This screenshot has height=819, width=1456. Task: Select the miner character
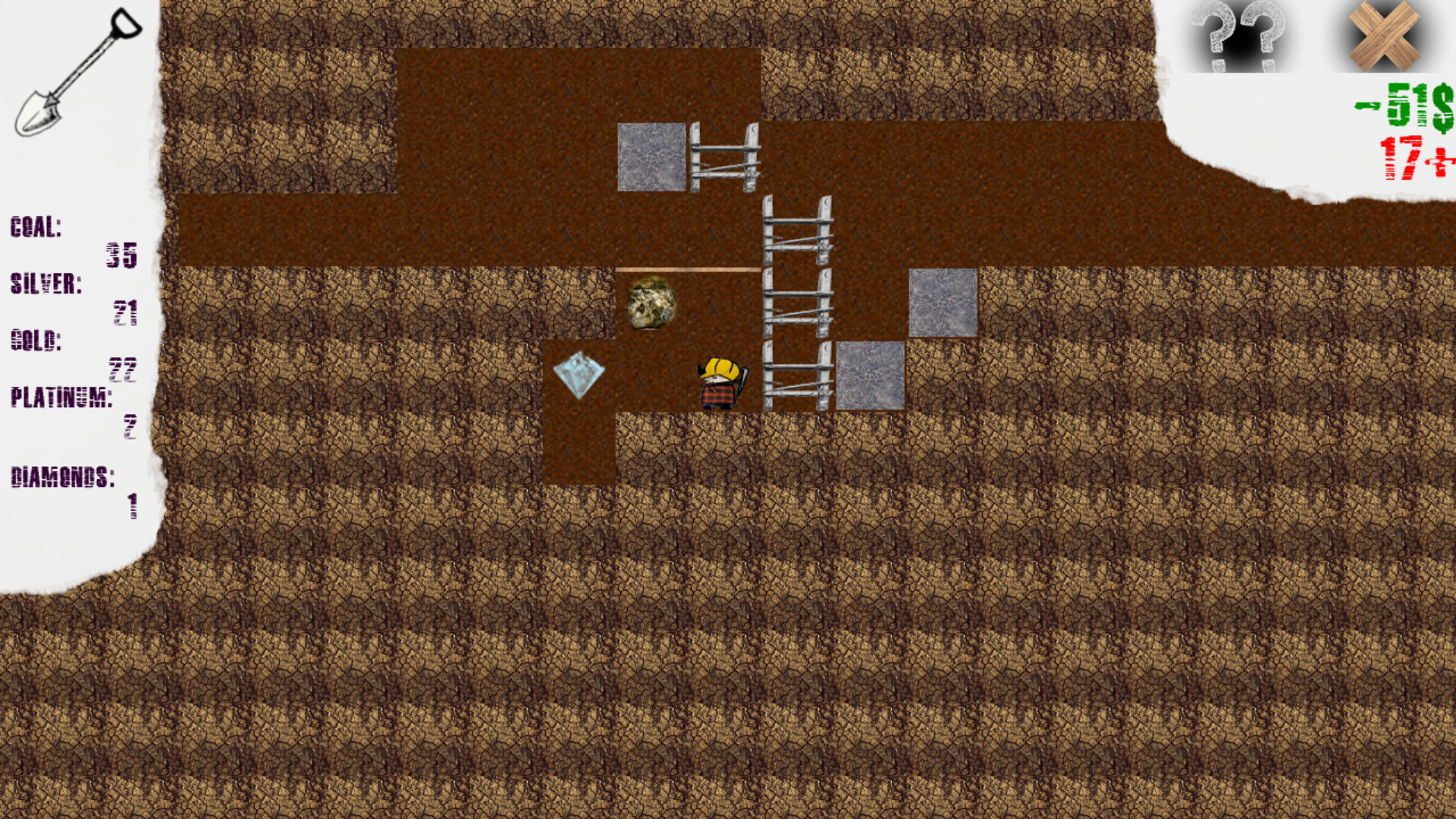pos(719,383)
